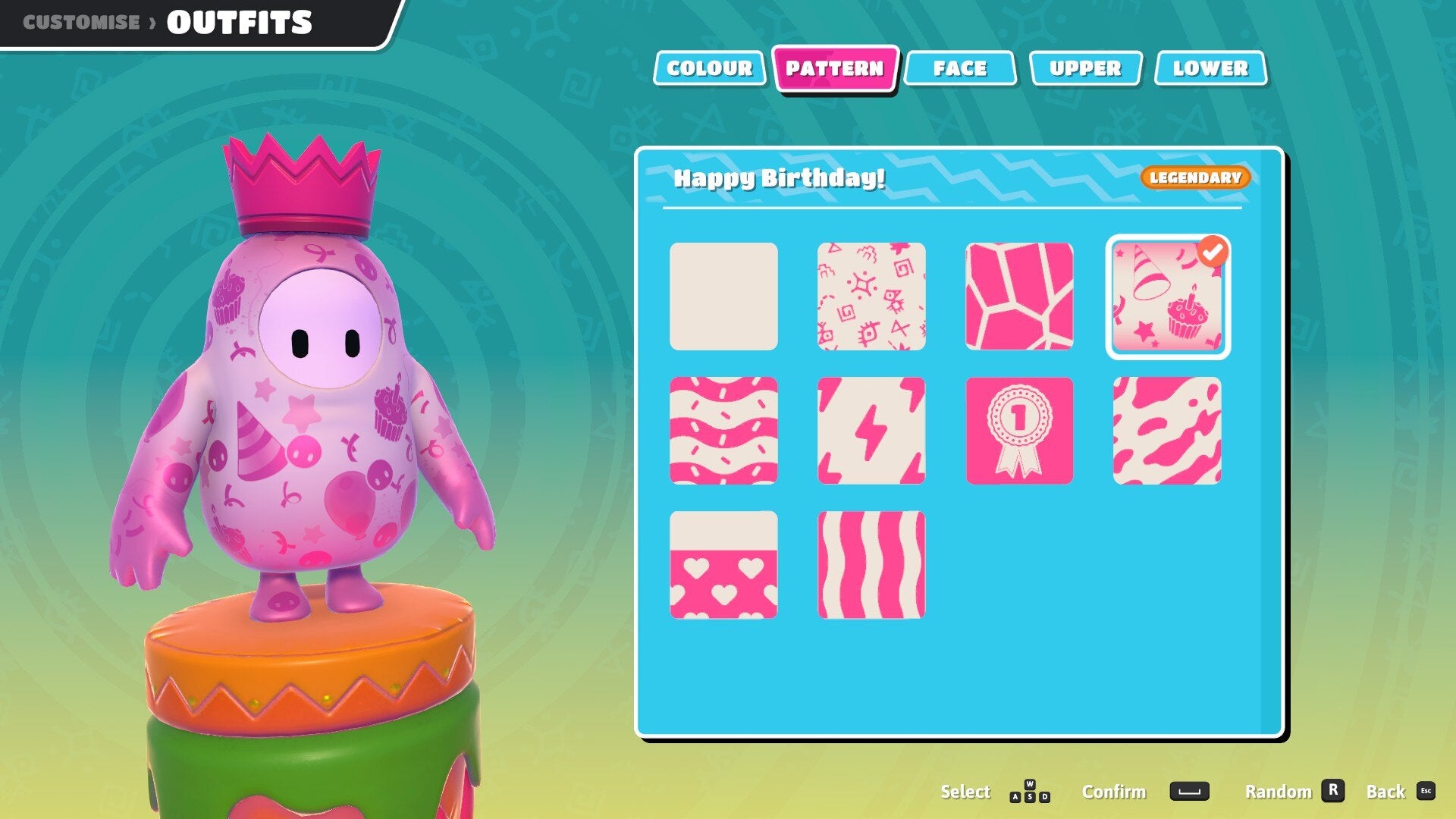The image size is (1456, 819).
Task: Open the Lower tab
Action: [1210, 68]
